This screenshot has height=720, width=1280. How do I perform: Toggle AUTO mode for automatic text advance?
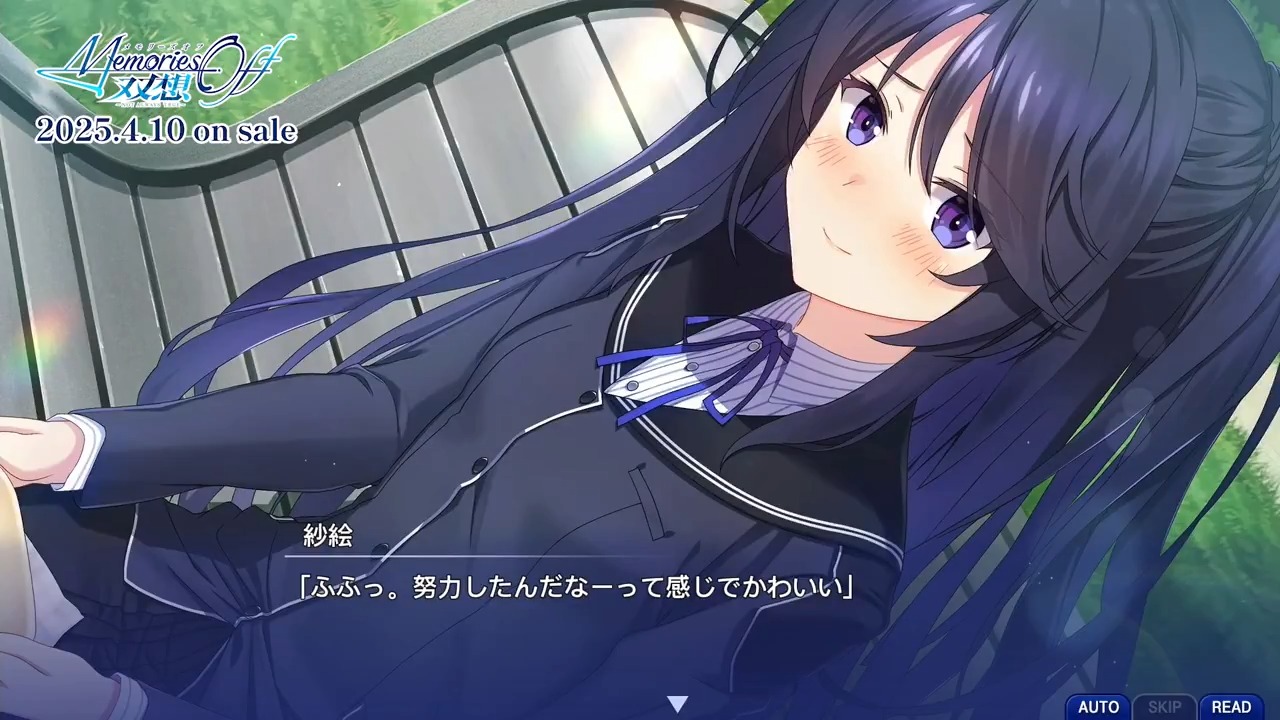(x=1098, y=706)
